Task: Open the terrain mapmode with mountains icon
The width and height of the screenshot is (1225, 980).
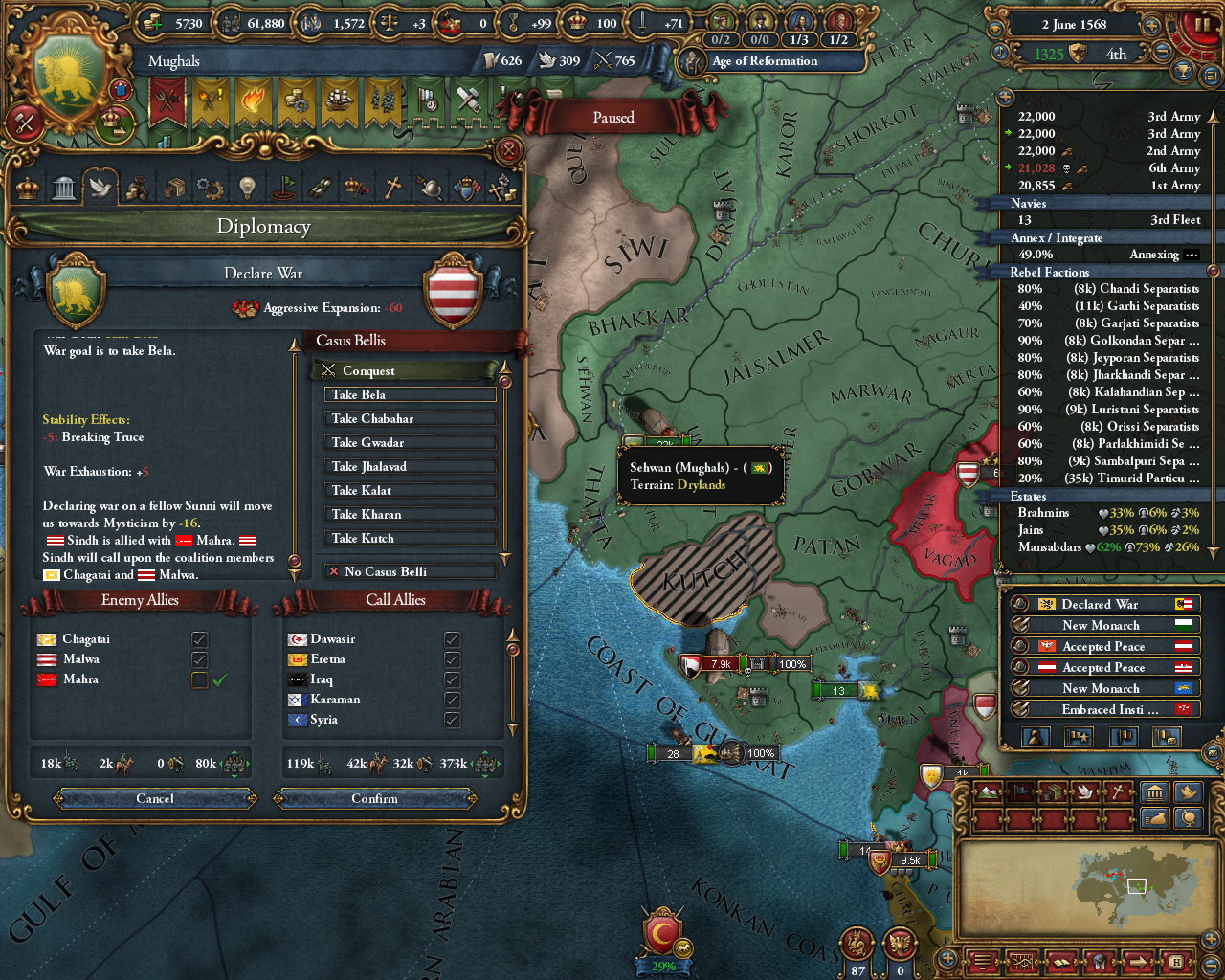Action: 986,792
